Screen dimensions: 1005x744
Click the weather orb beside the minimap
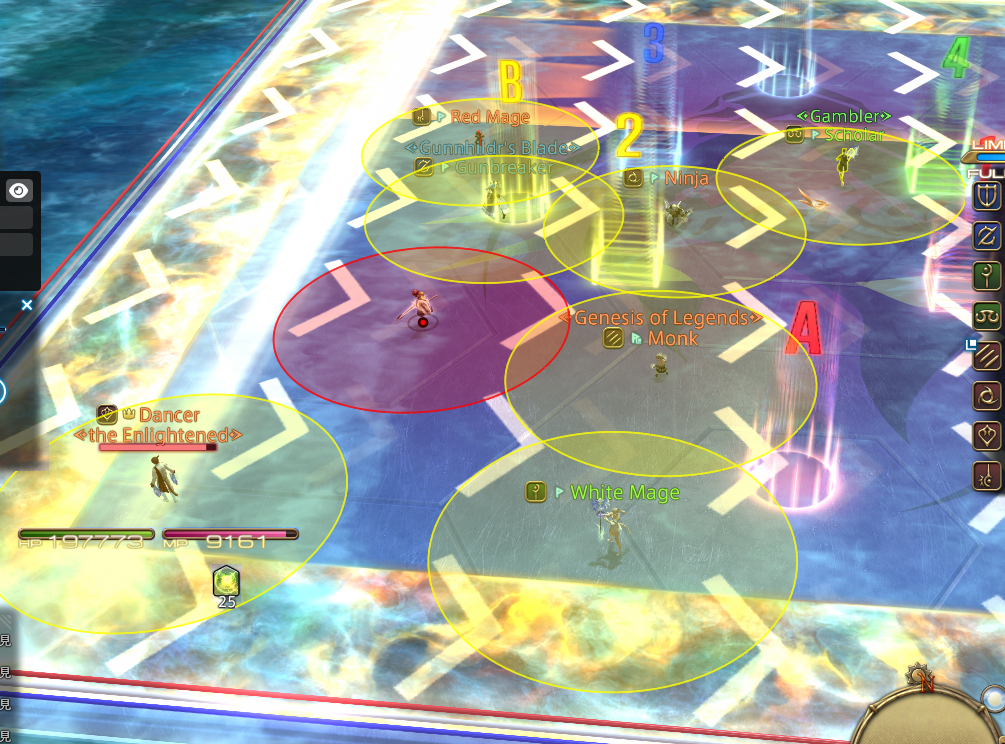pyautogui.click(x=993, y=699)
